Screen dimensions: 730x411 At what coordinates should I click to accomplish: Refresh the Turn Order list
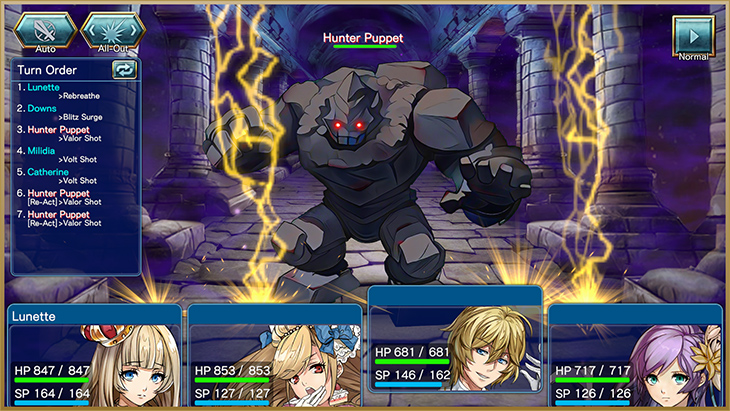point(124,69)
